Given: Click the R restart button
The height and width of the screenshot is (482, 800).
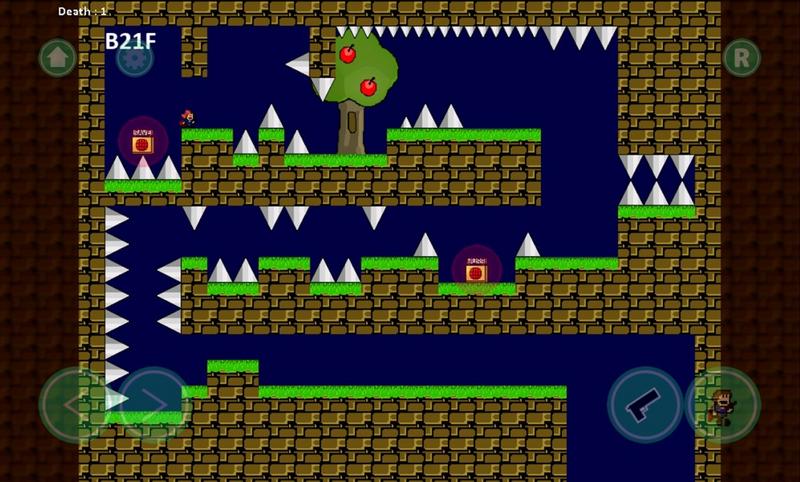Looking at the screenshot, I should click(x=742, y=57).
